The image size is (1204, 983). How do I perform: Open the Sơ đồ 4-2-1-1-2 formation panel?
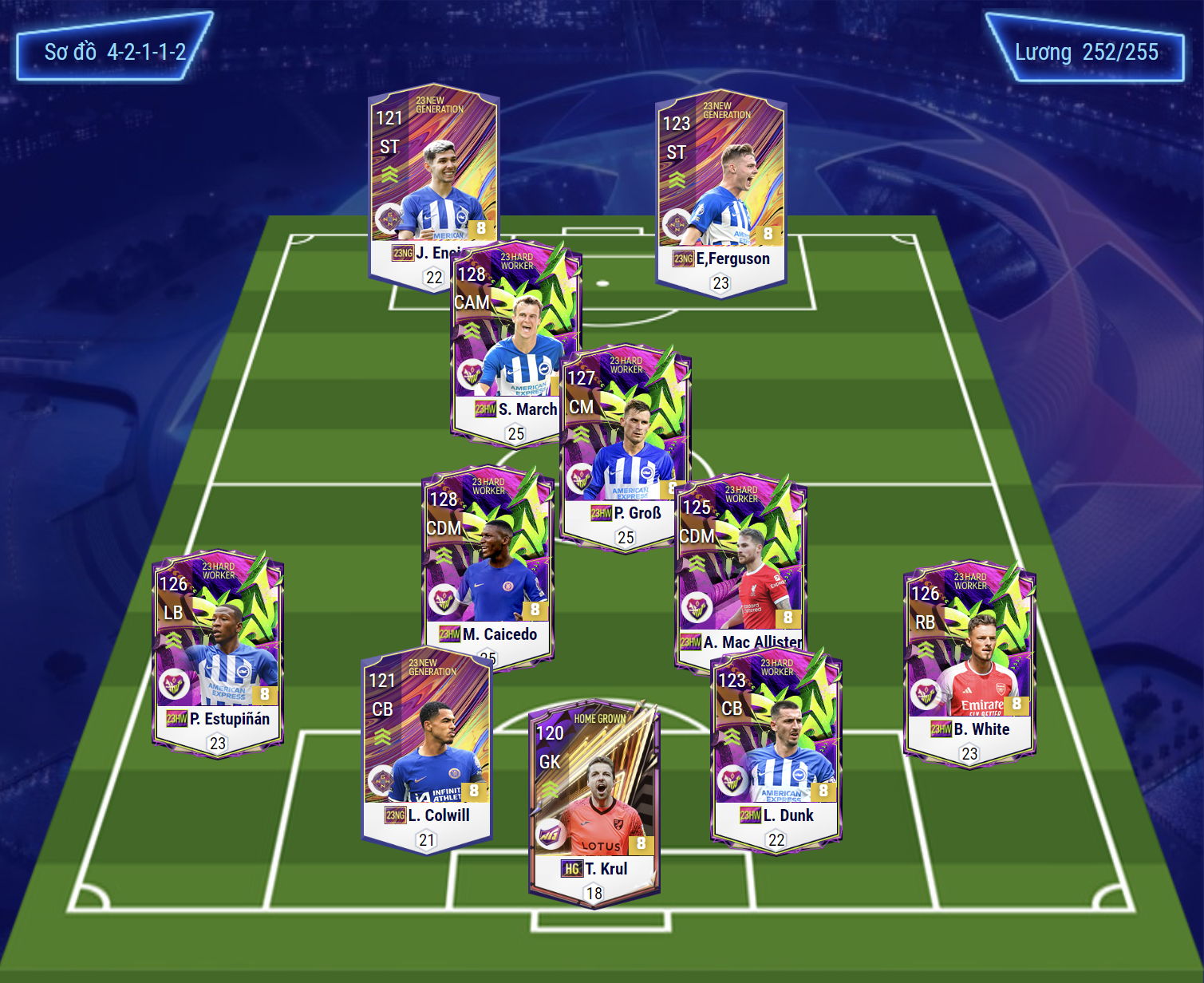click(114, 53)
